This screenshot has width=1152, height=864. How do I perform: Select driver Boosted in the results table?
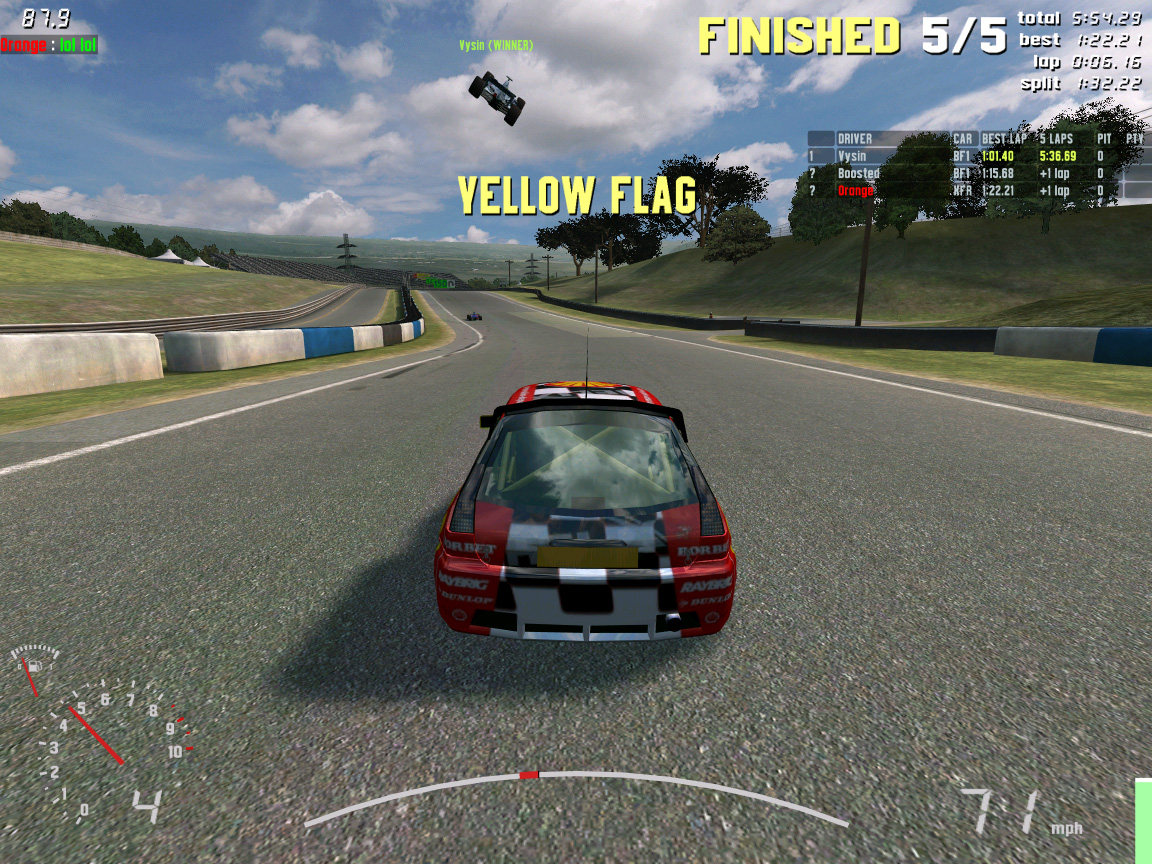(858, 173)
